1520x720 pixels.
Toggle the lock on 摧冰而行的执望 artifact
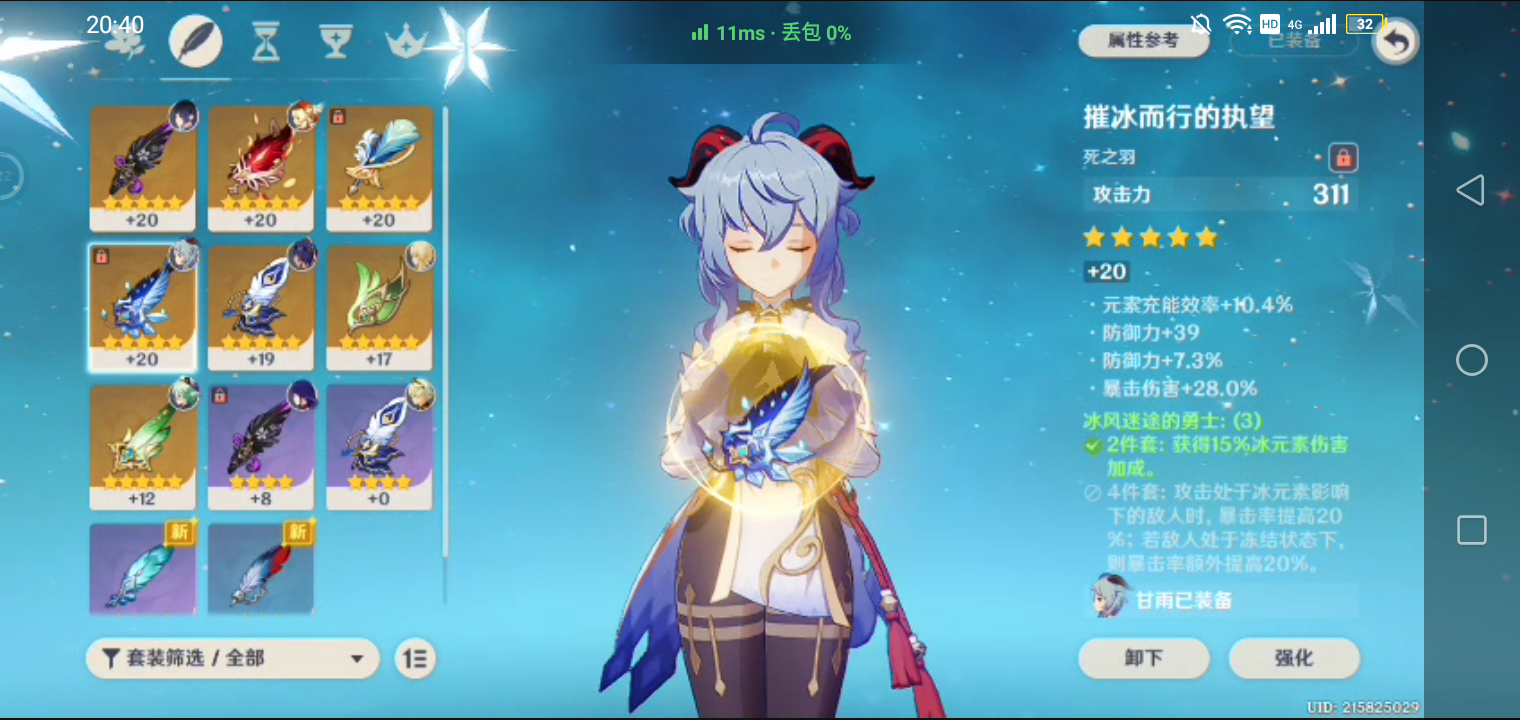pos(1345,157)
